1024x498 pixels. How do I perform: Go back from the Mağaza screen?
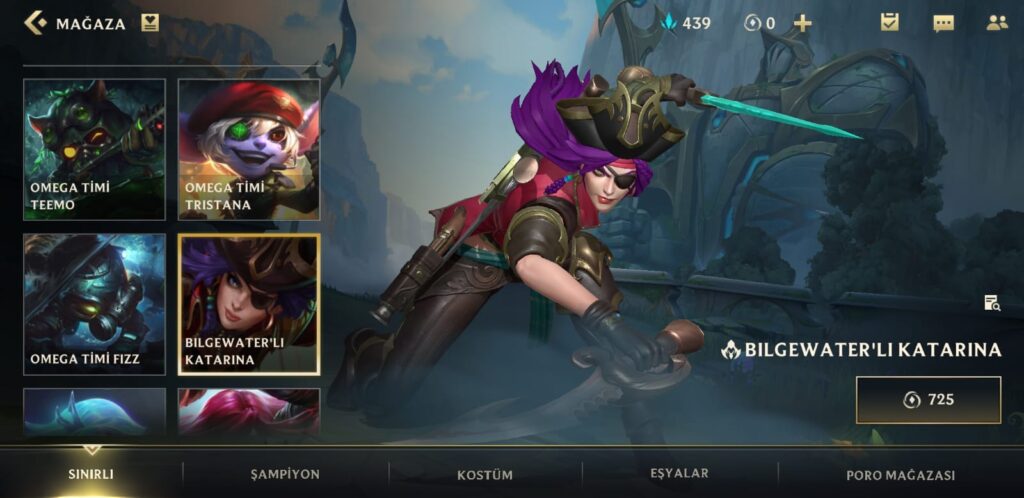[36, 23]
